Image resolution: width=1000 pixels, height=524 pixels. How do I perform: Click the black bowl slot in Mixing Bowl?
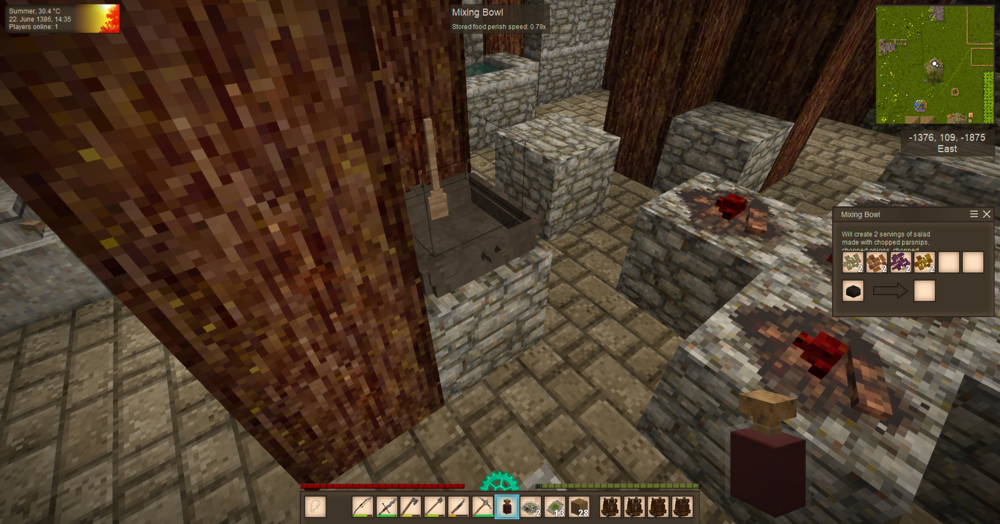click(852, 291)
